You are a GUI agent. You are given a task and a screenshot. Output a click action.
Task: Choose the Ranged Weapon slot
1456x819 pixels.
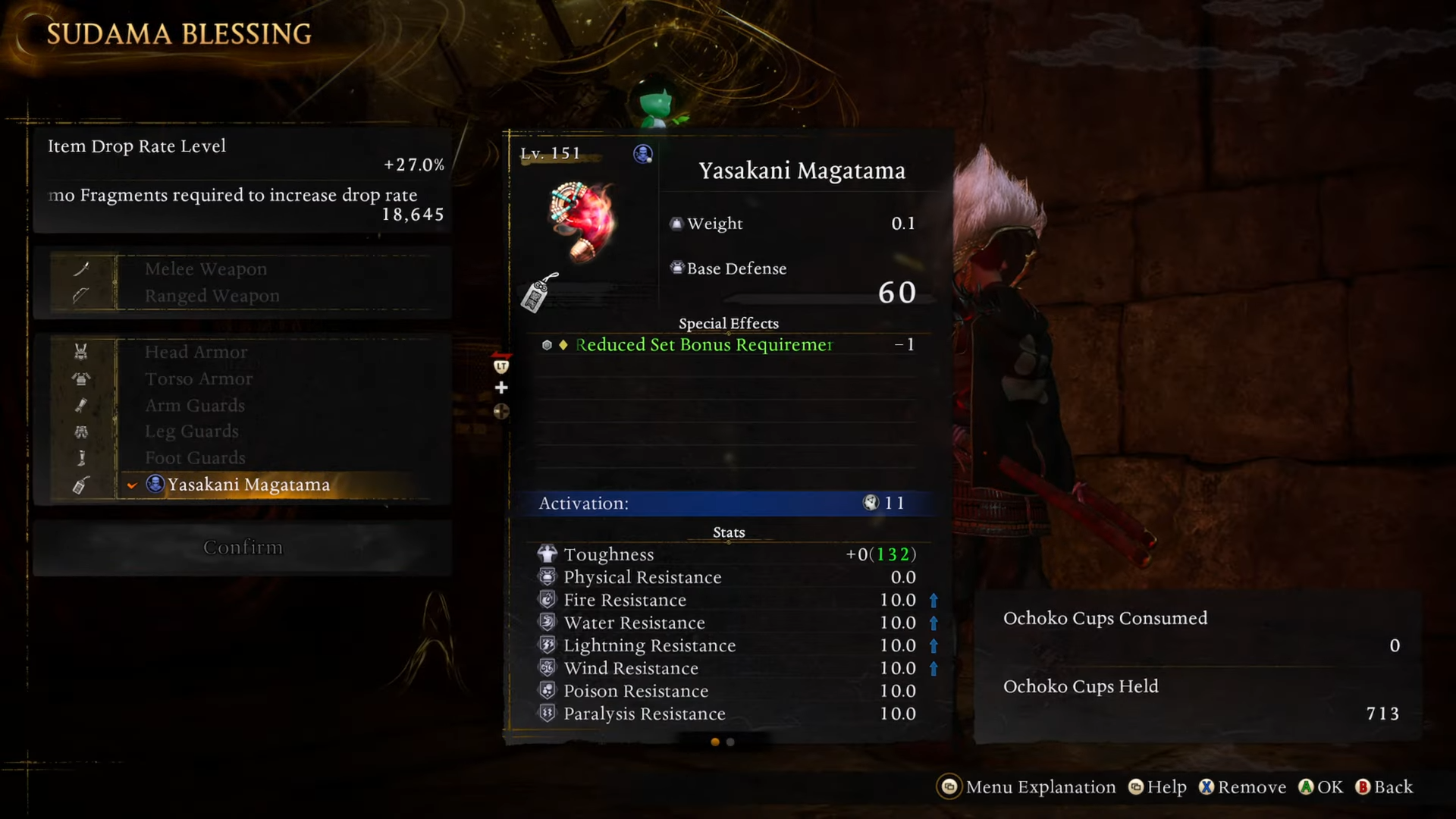pyautogui.click(x=212, y=296)
